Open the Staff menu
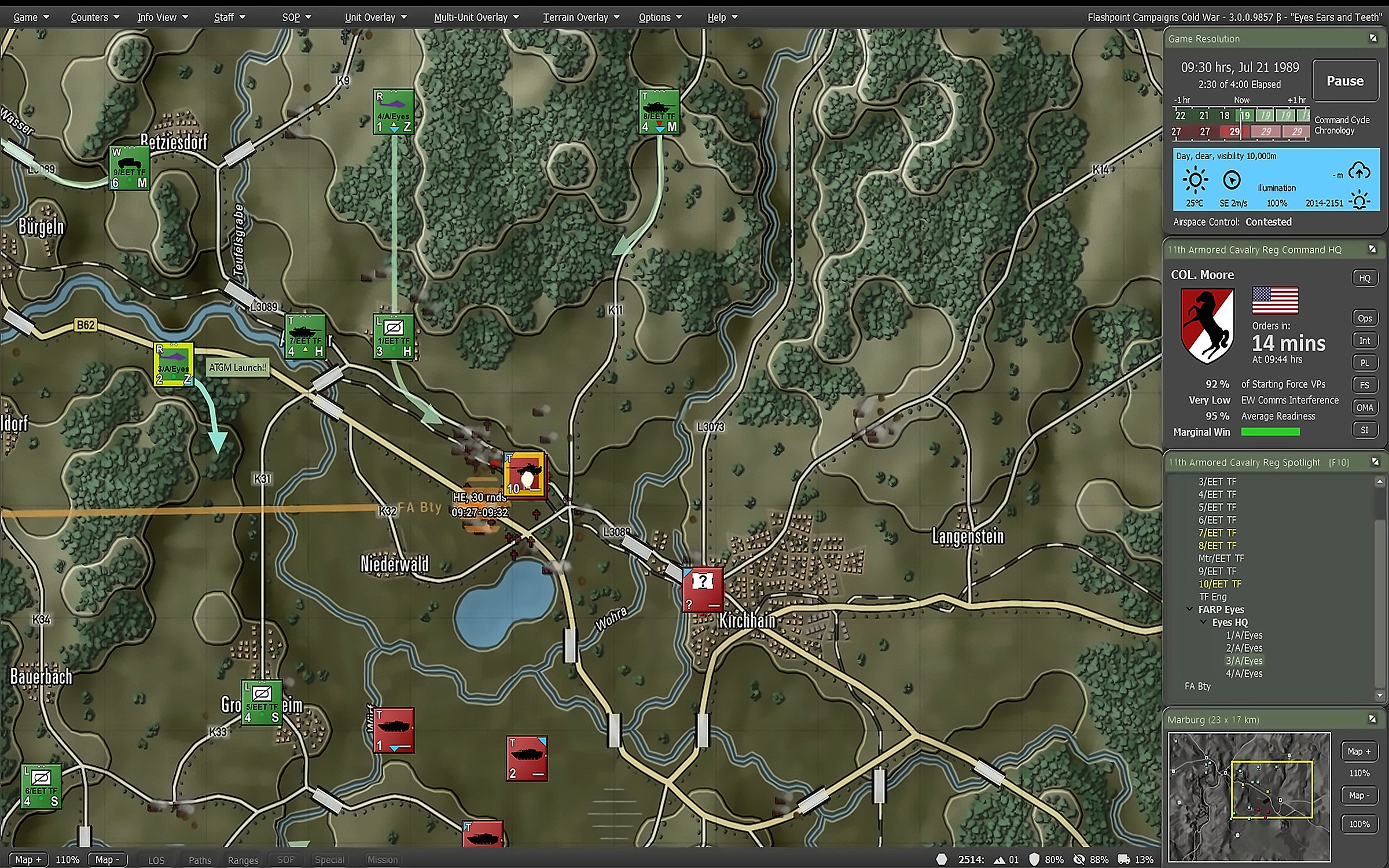Viewport: 1389px width, 868px height. [229, 17]
